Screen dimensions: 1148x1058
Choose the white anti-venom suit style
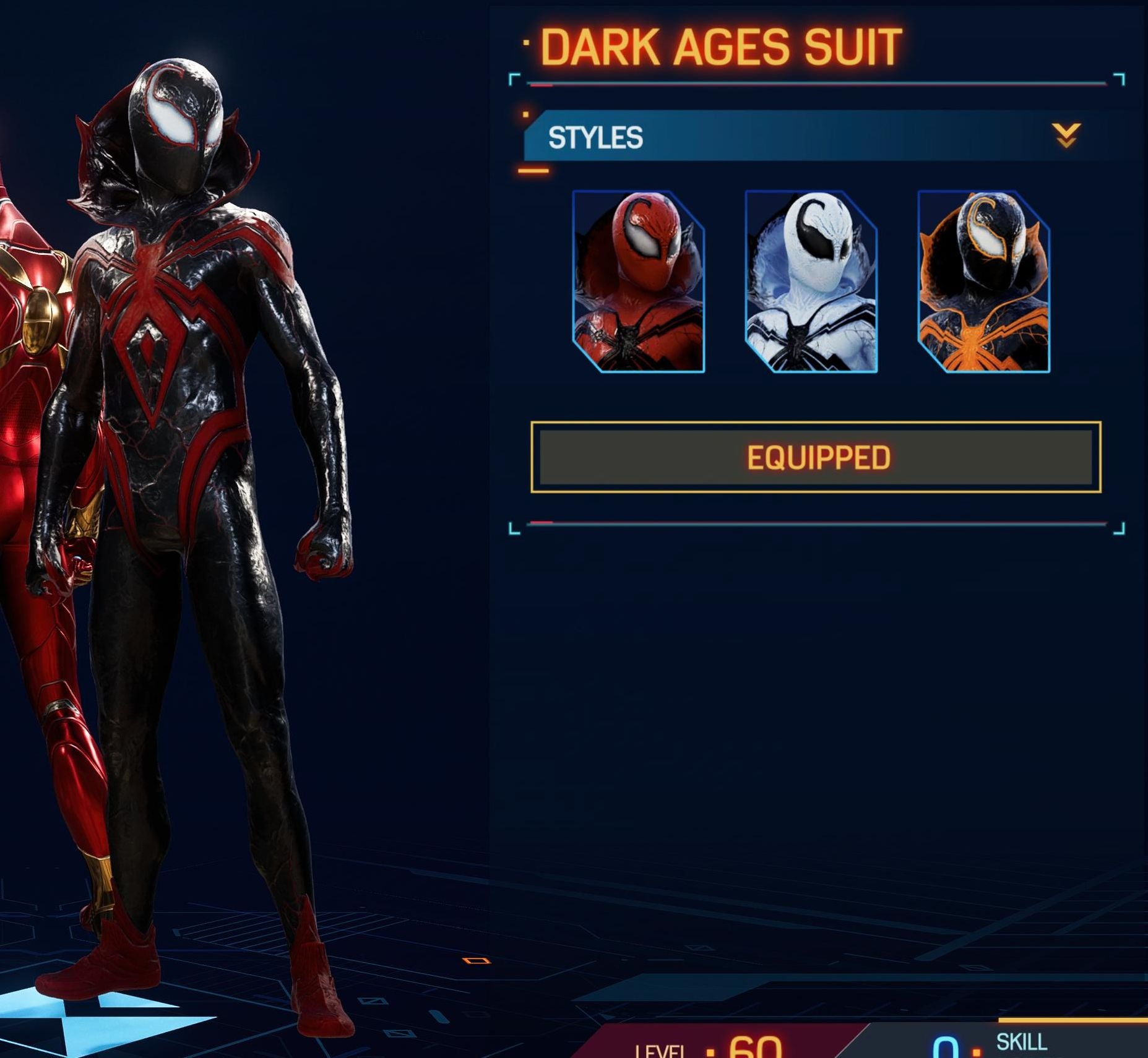[x=811, y=282]
